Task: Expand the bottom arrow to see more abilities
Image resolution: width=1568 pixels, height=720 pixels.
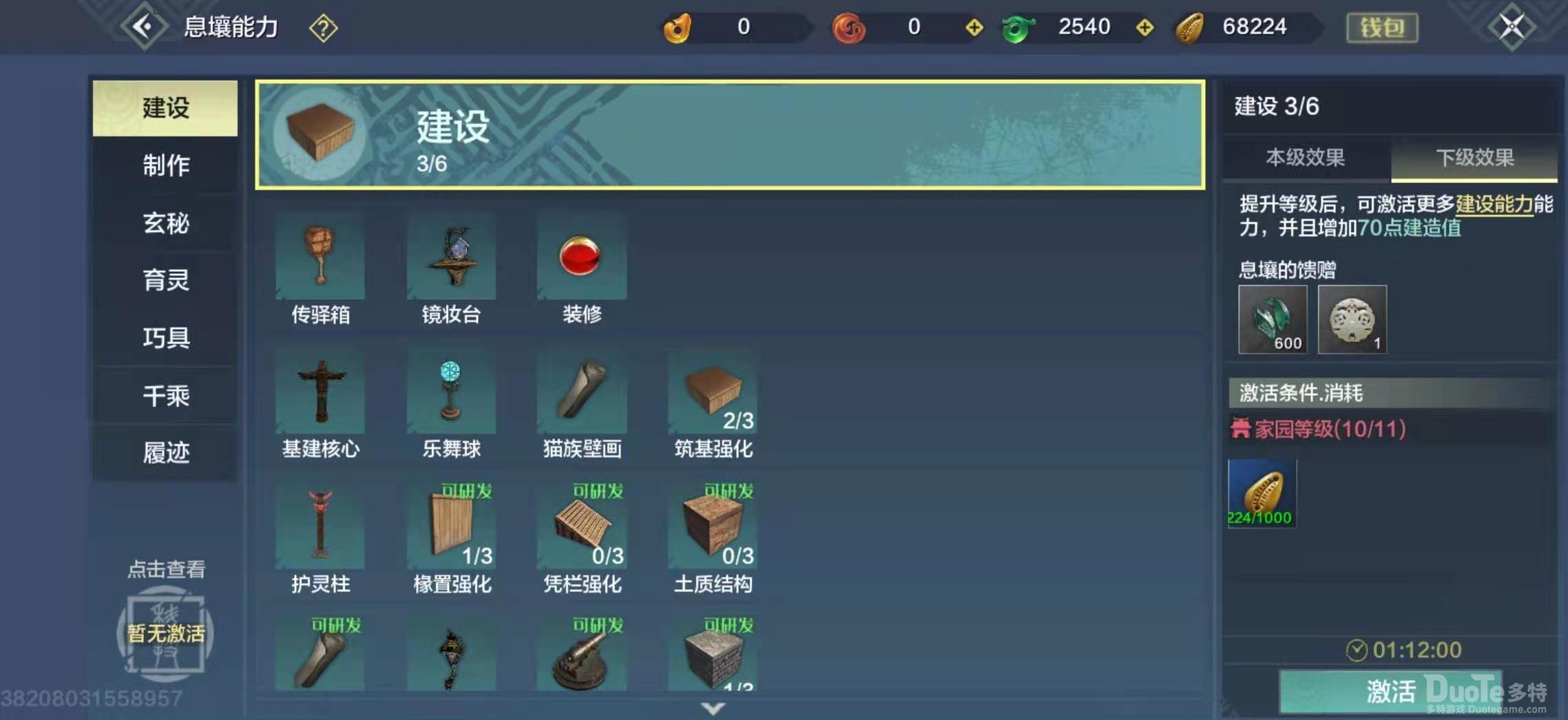Action: click(713, 708)
